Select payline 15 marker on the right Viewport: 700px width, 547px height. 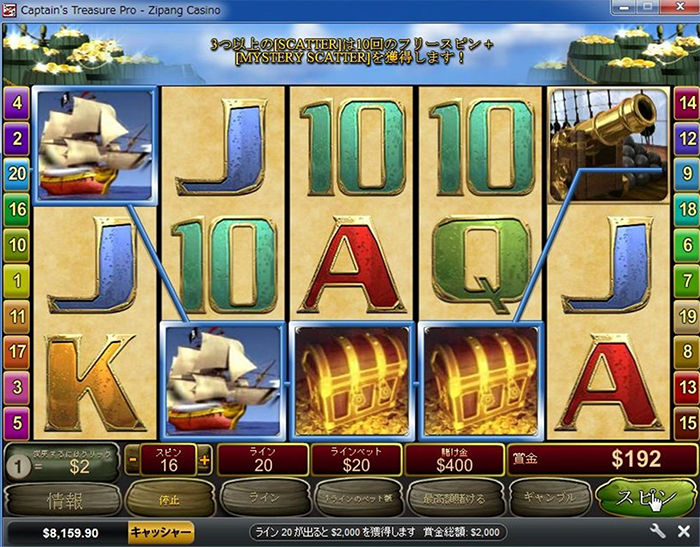(686, 421)
